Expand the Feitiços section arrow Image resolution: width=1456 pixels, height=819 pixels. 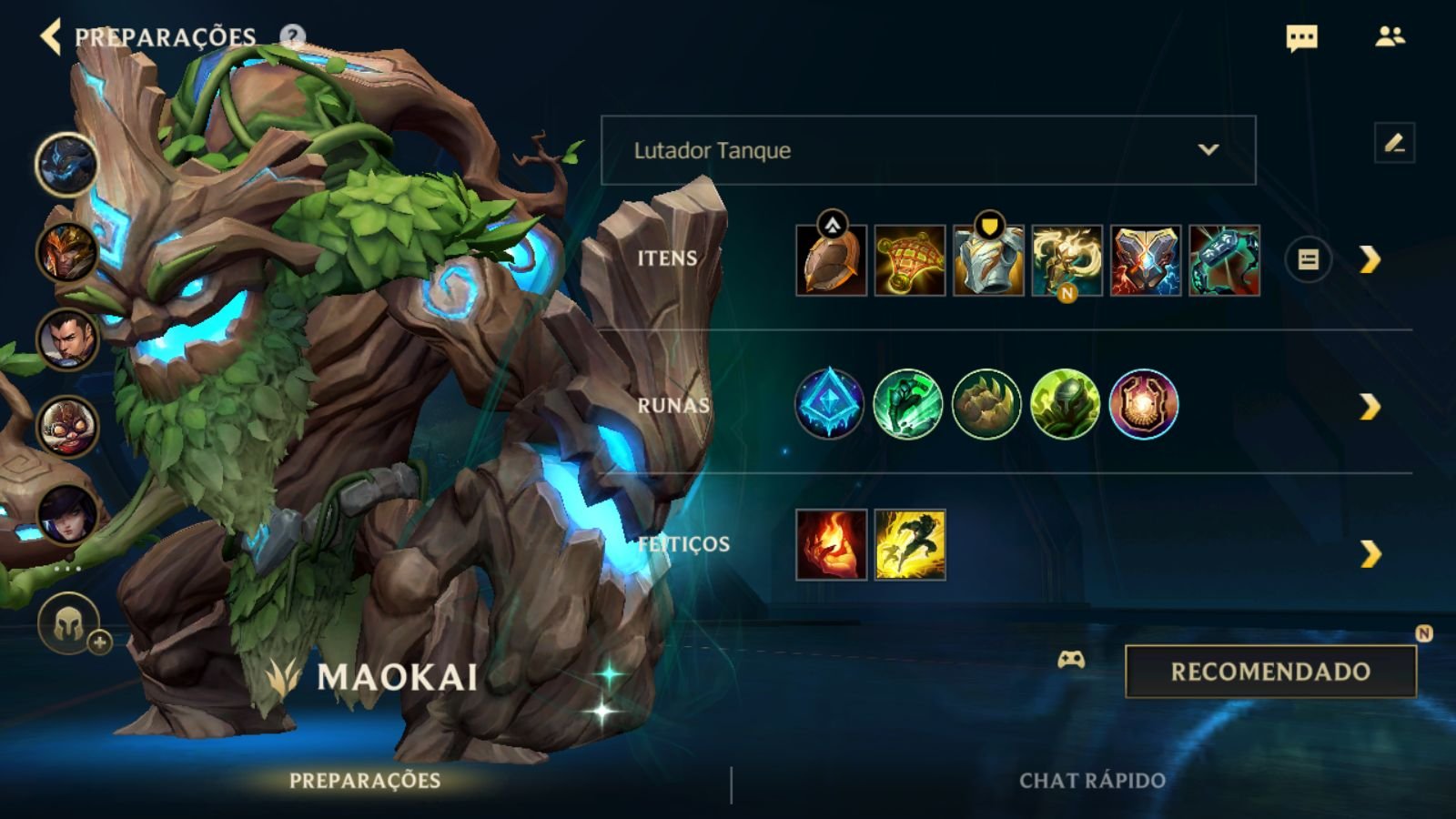pos(1370,553)
